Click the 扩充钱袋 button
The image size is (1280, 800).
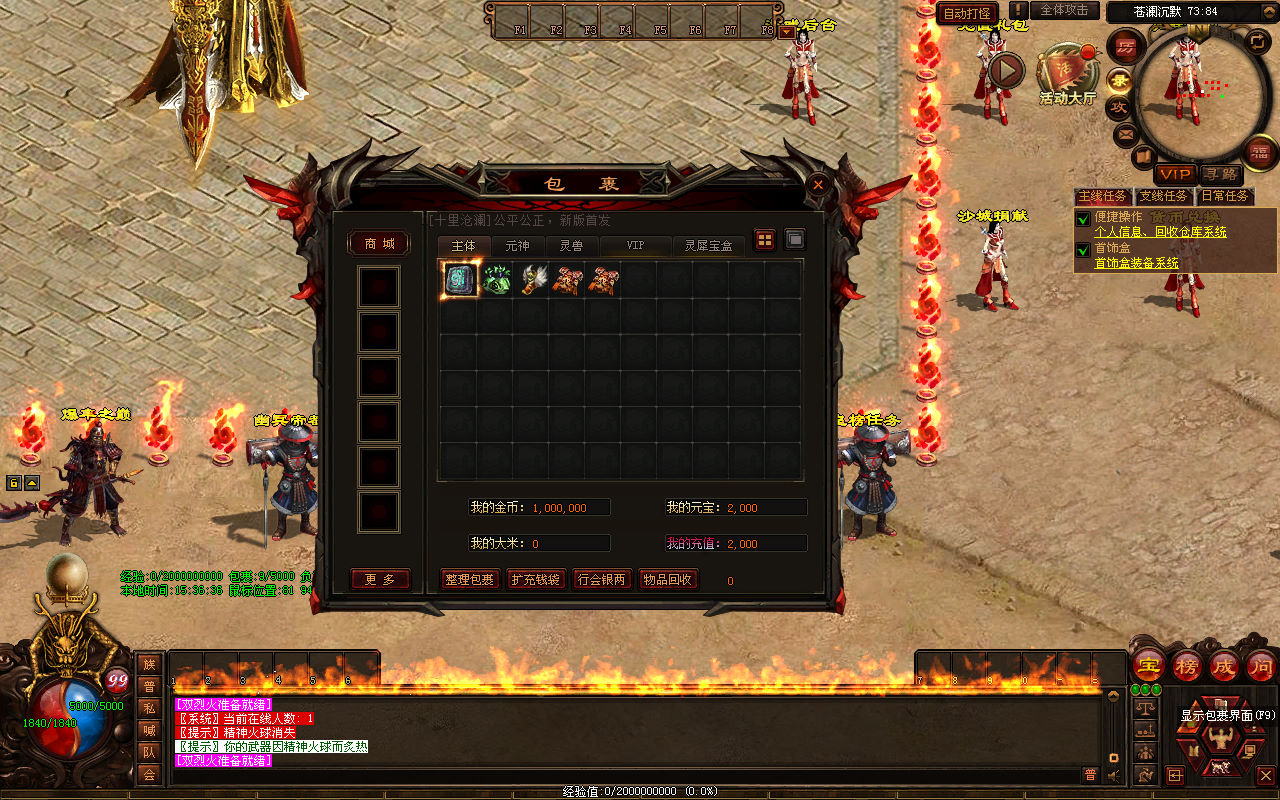[536, 579]
